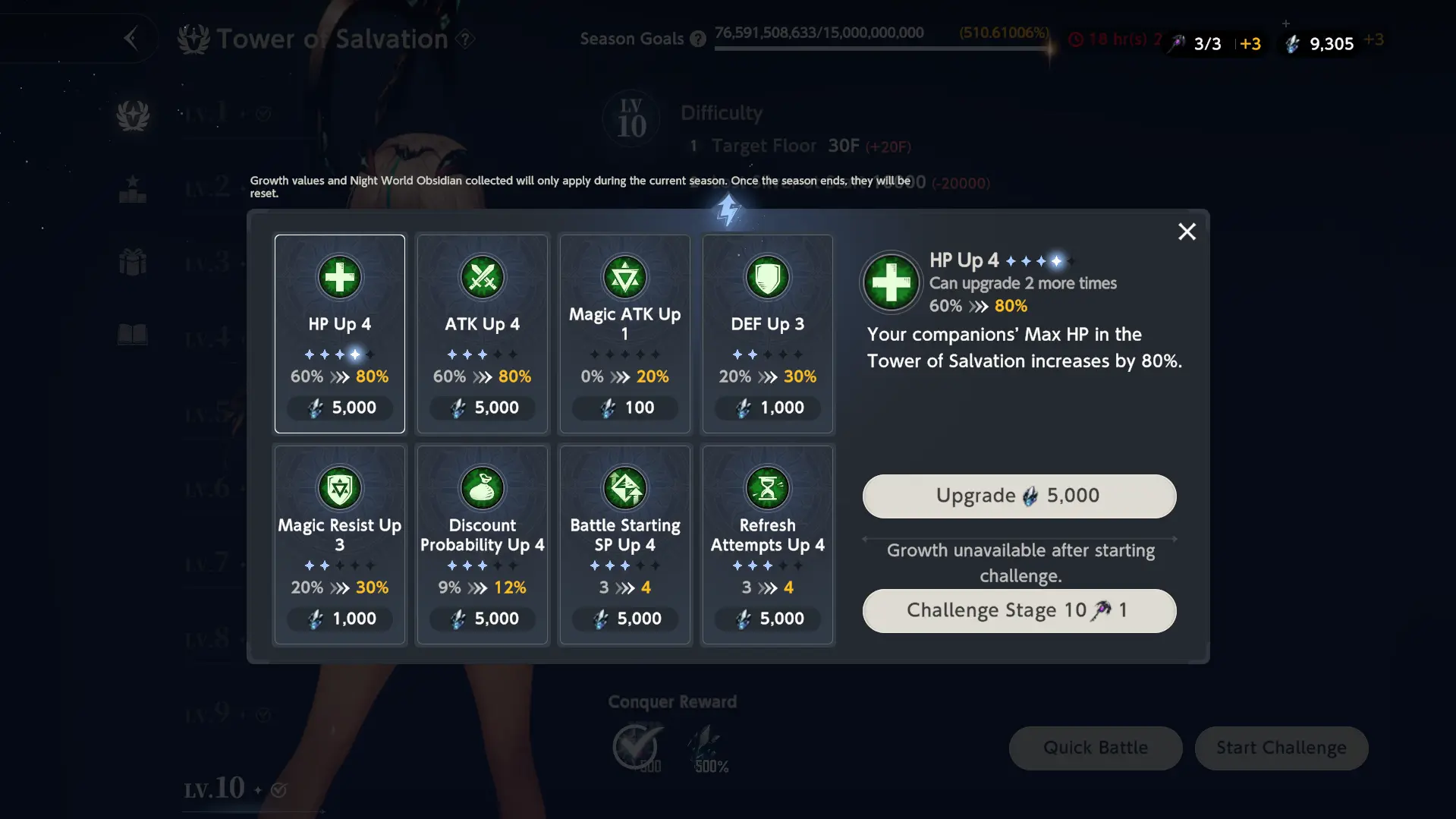Select Battle Starting SP Up 4 card

click(x=624, y=544)
